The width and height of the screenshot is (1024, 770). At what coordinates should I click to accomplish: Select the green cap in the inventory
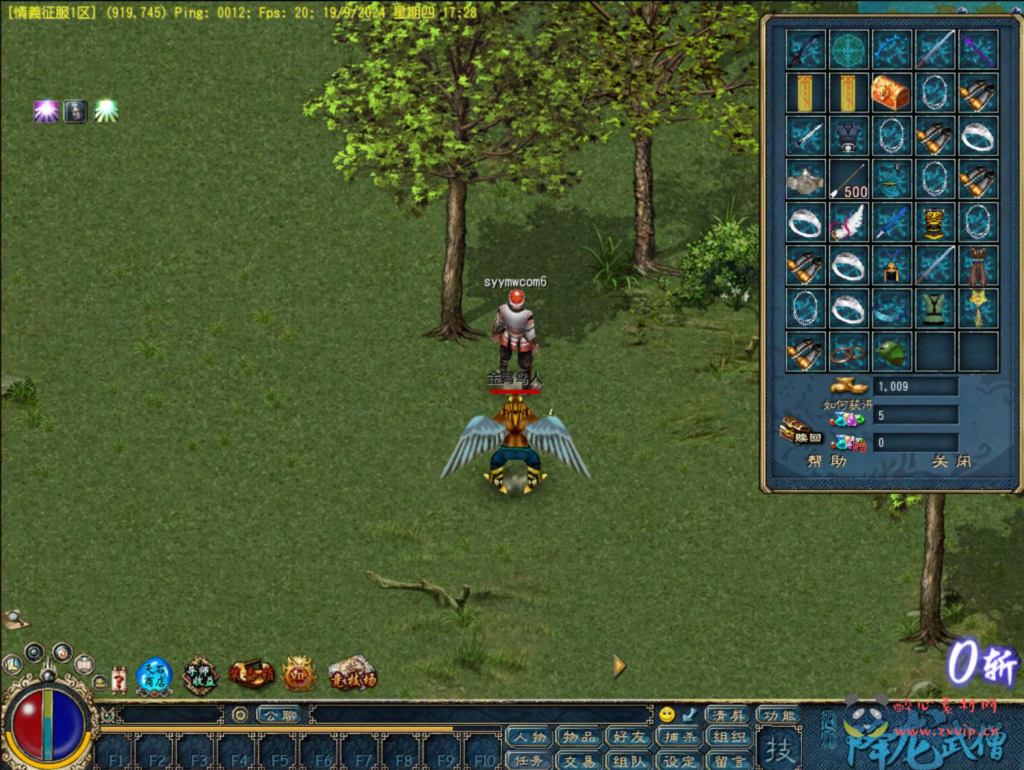click(x=890, y=352)
